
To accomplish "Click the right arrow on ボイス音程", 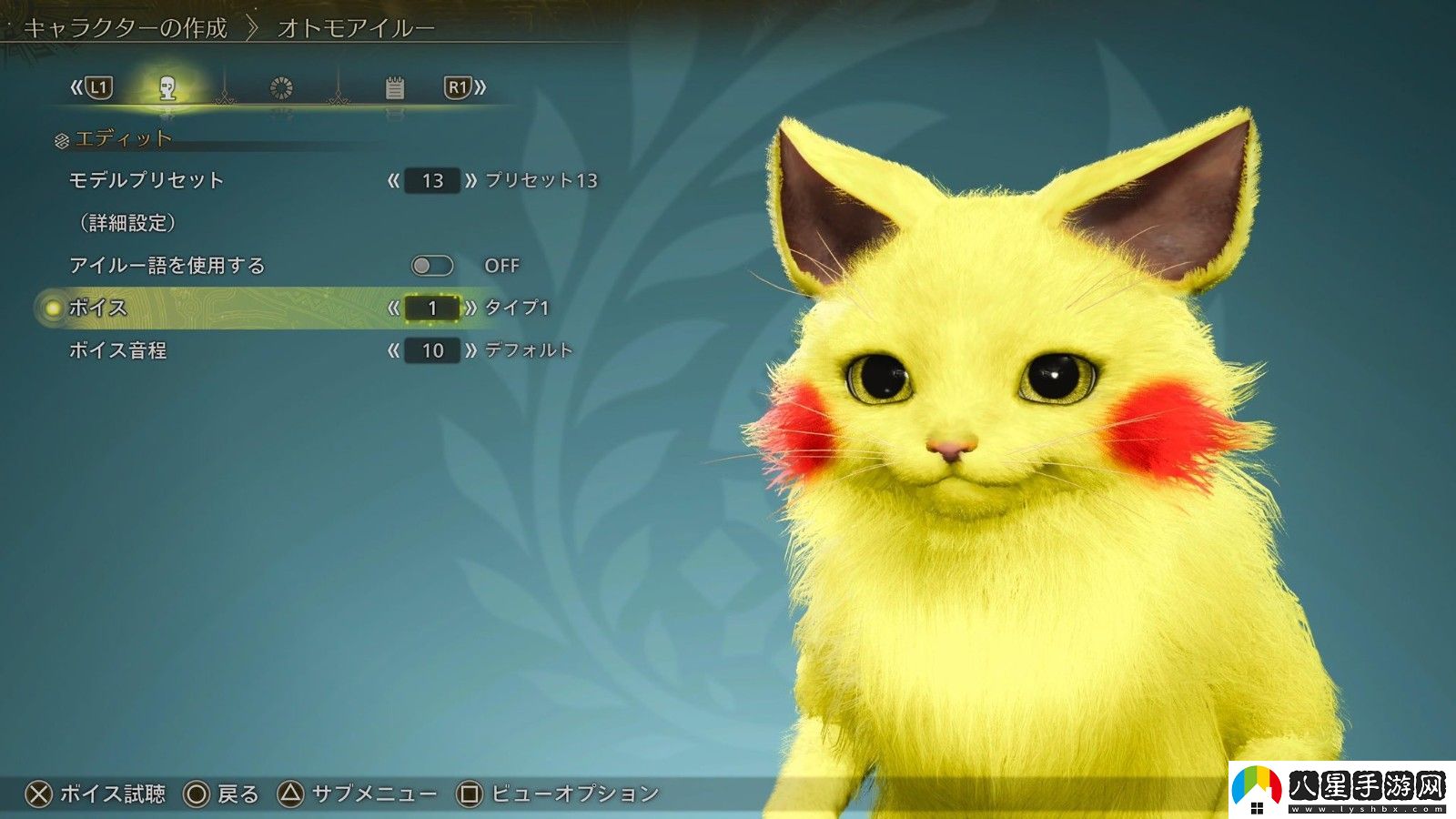I will (x=472, y=350).
